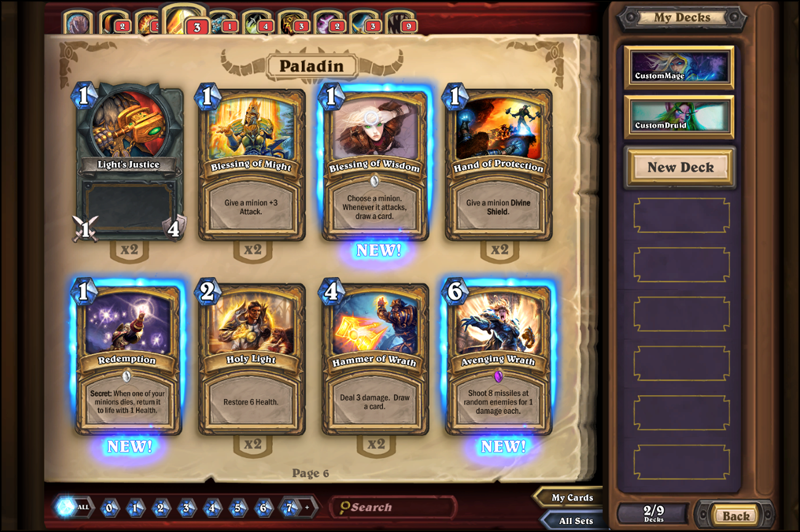Show only My Cards

coord(573,498)
